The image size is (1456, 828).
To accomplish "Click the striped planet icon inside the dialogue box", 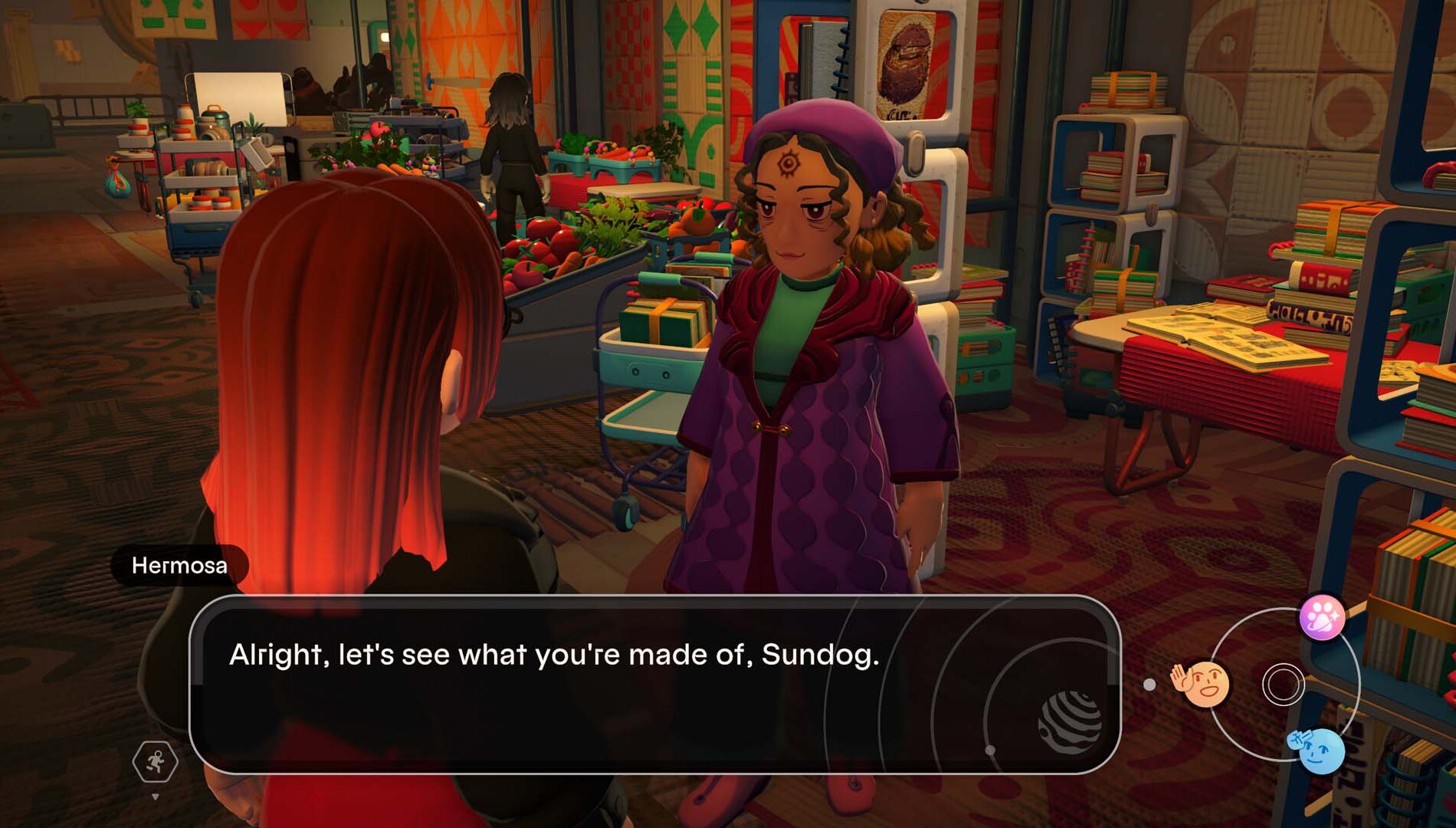I will [x=1071, y=719].
